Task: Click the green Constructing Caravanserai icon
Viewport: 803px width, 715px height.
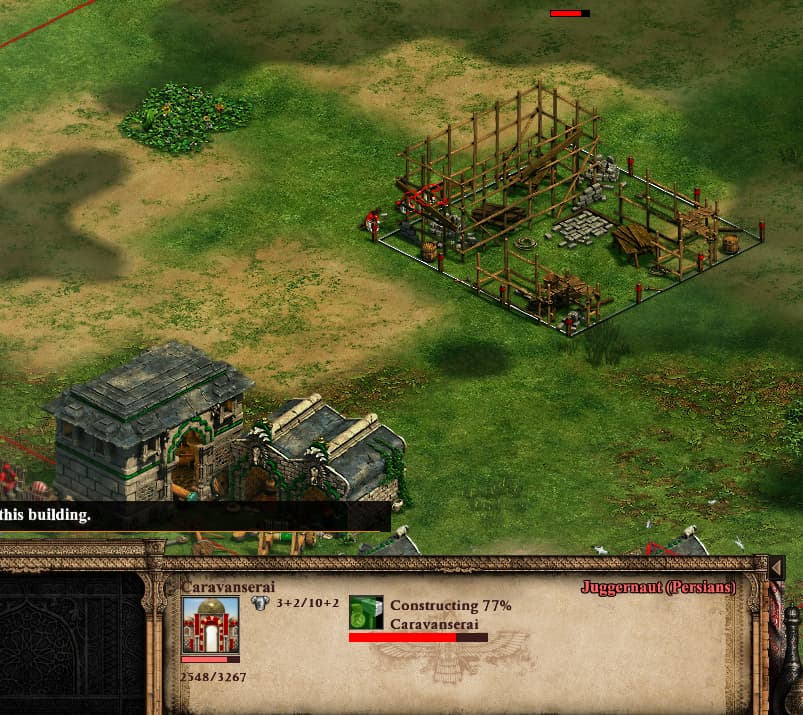Action: click(366, 612)
